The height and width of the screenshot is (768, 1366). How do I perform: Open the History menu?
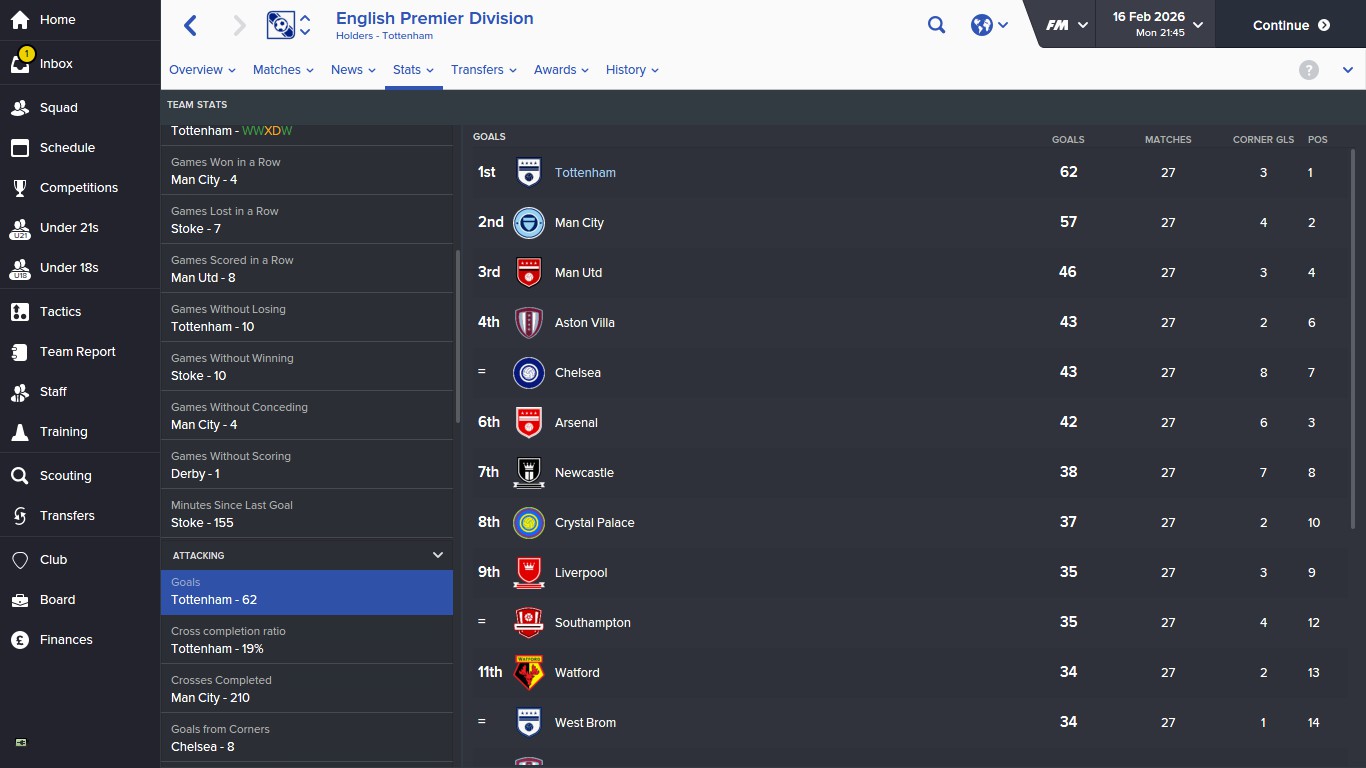[x=631, y=70]
